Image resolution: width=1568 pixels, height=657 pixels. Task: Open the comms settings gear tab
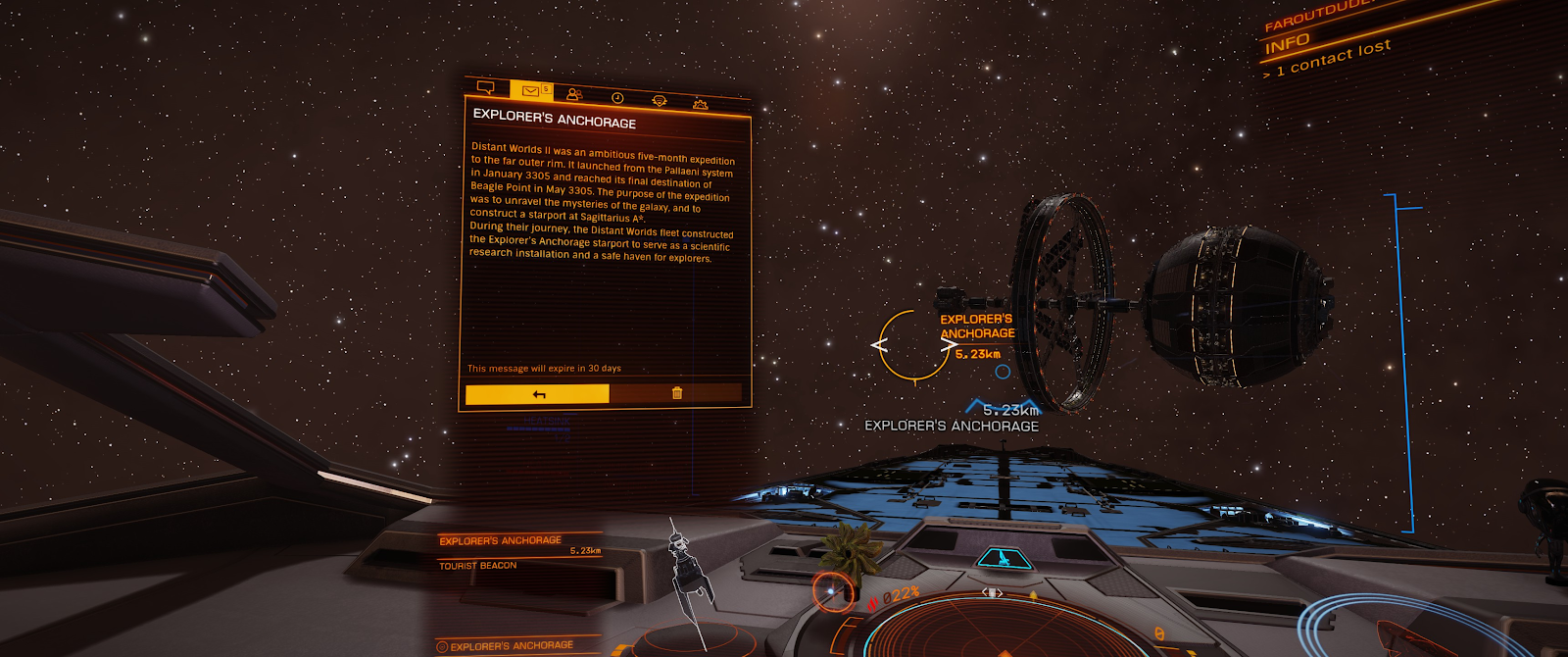(700, 103)
